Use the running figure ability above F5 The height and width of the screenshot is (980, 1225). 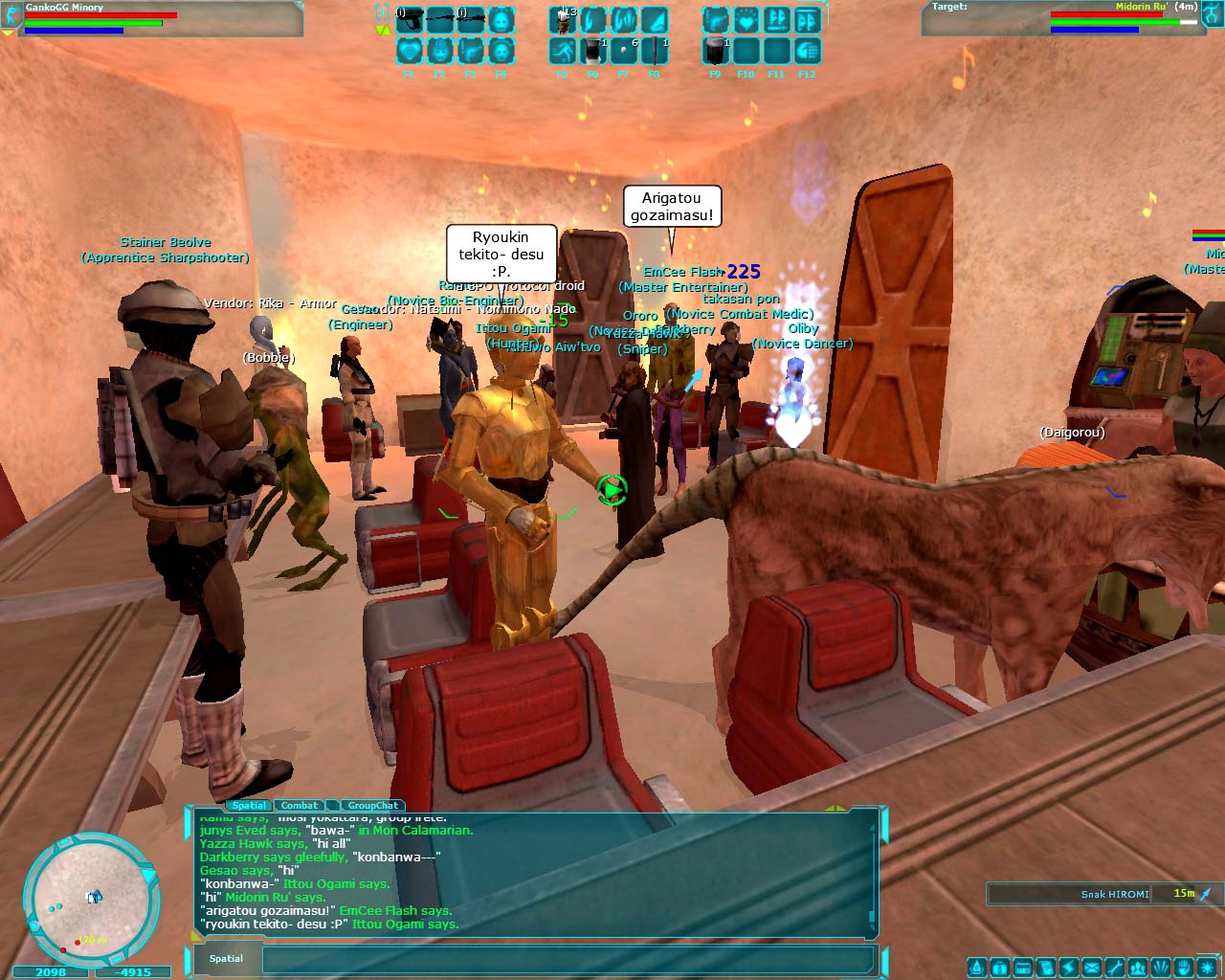[562, 50]
